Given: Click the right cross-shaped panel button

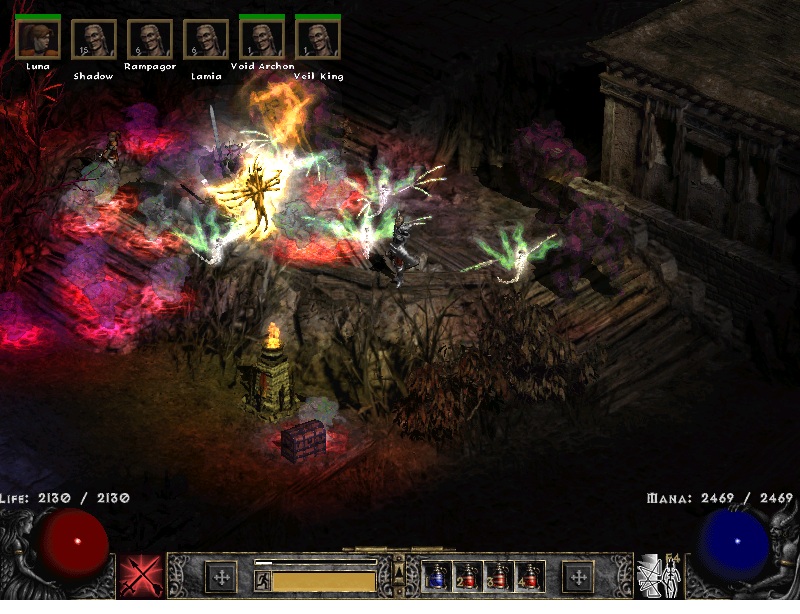Looking at the screenshot, I should click(x=577, y=577).
